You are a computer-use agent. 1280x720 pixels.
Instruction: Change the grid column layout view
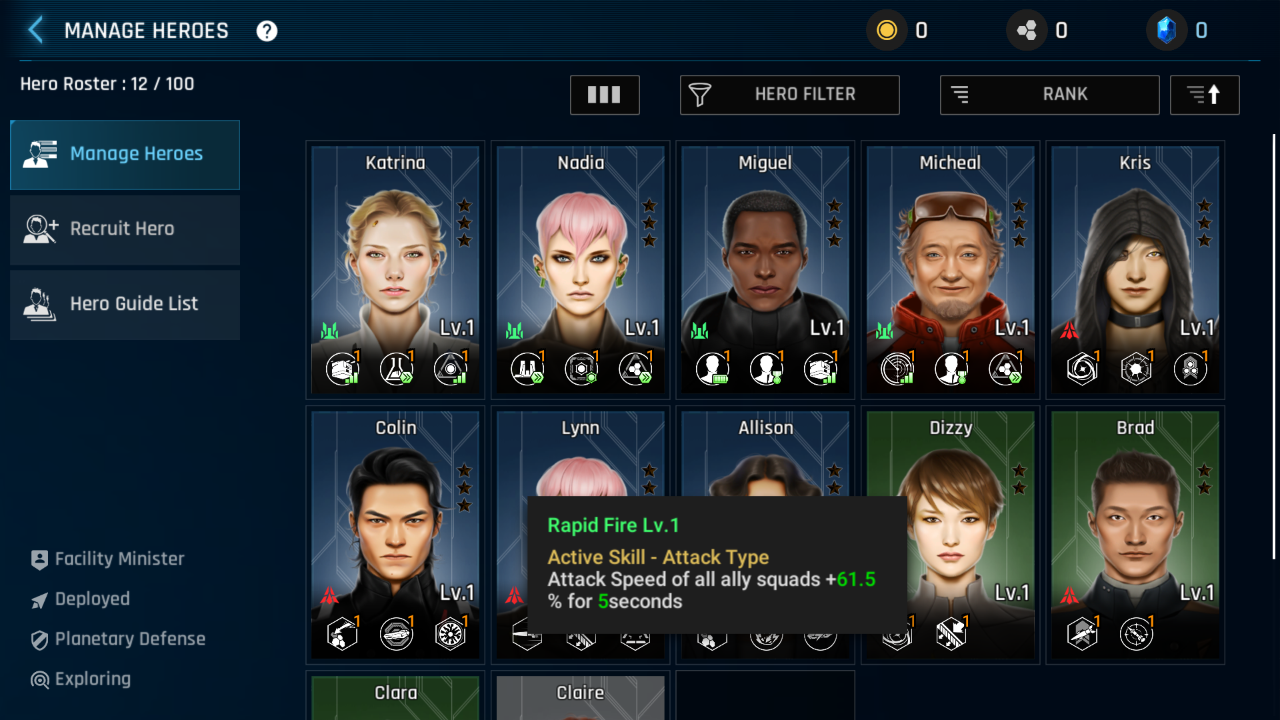pyautogui.click(x=605, y=95)
